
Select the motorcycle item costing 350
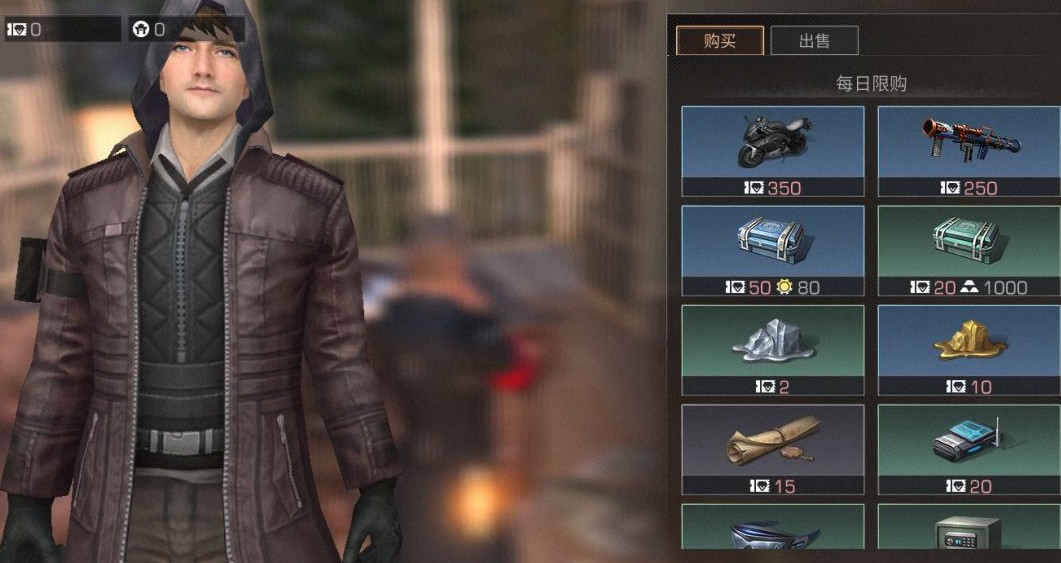tap(773, 150)
